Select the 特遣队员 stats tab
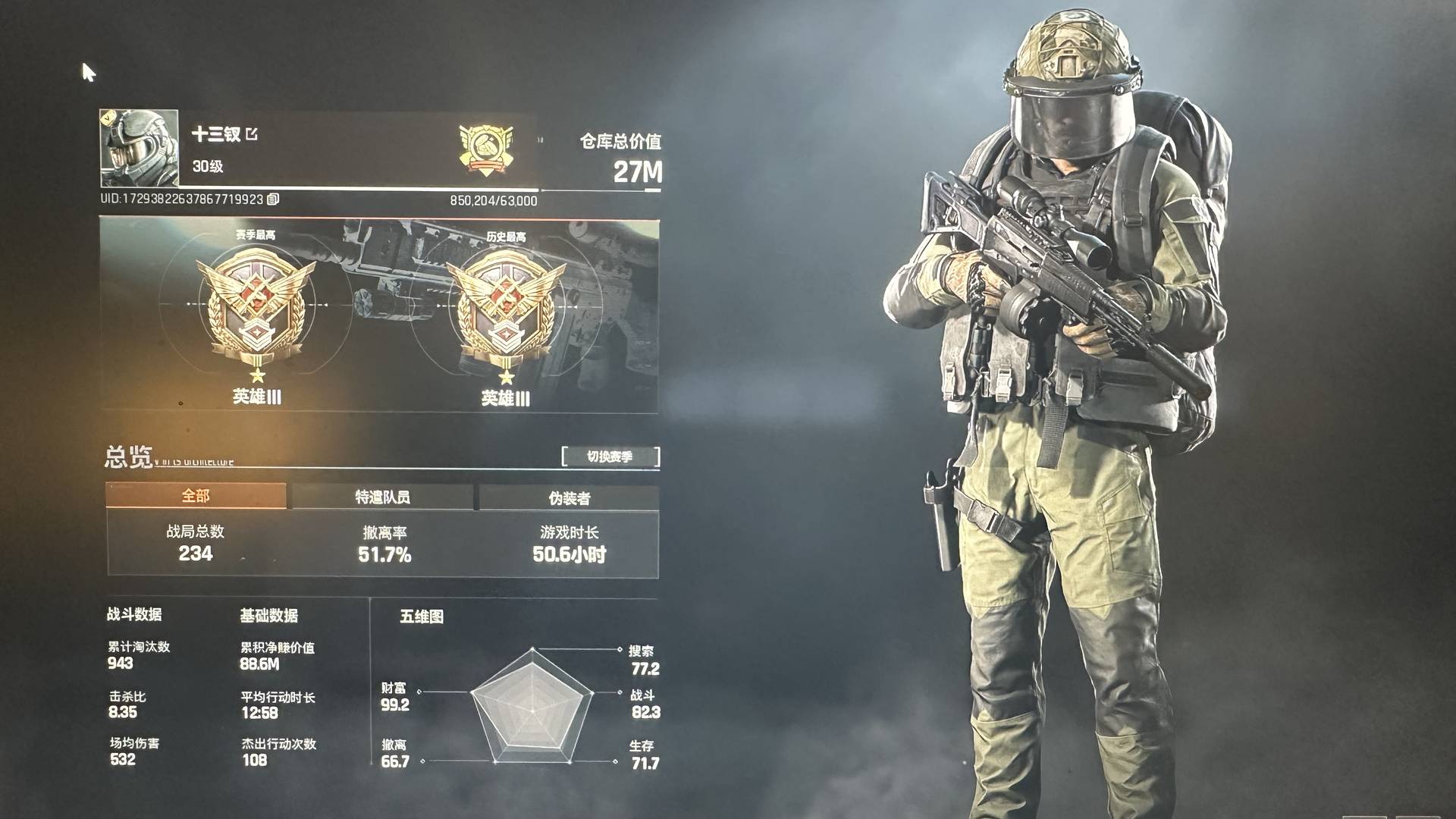 pyautogui.click(x=382, y=497)
